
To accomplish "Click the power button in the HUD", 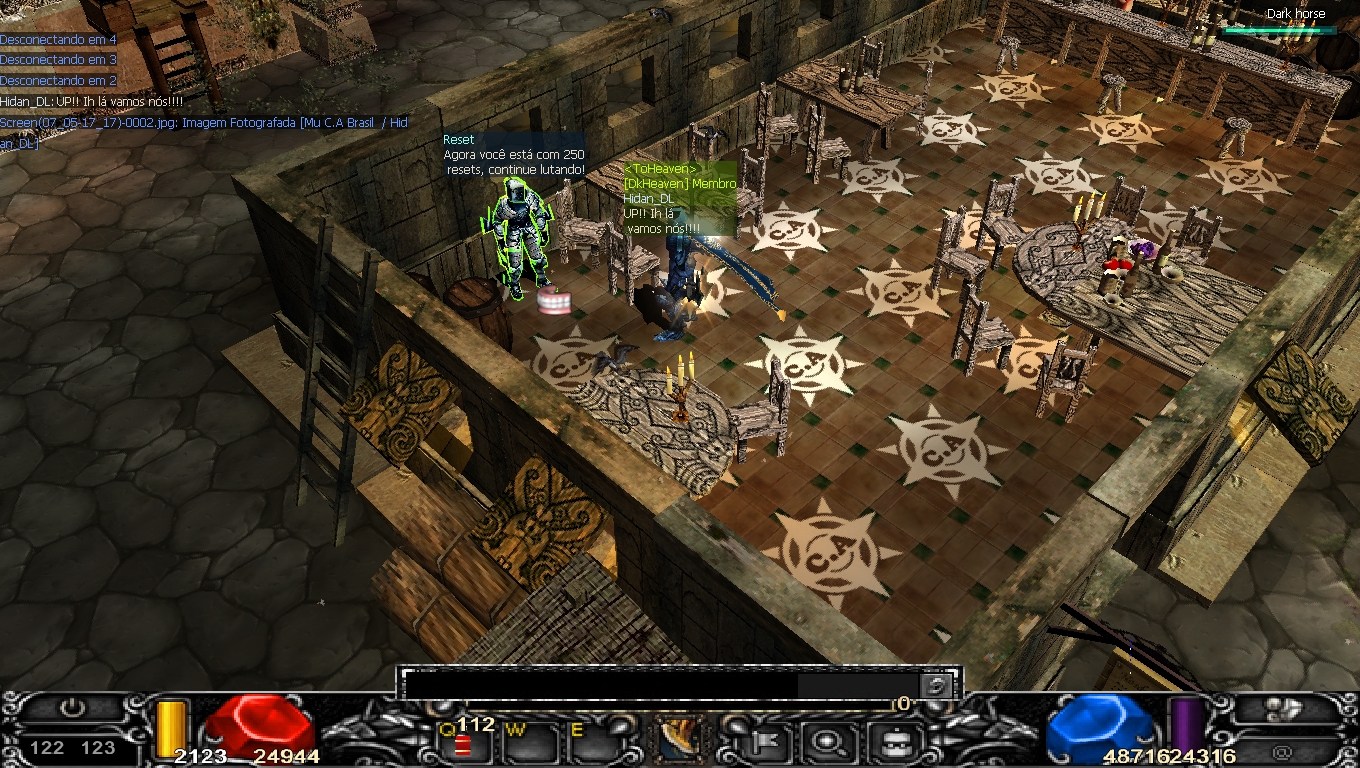I will pos(72,708).
